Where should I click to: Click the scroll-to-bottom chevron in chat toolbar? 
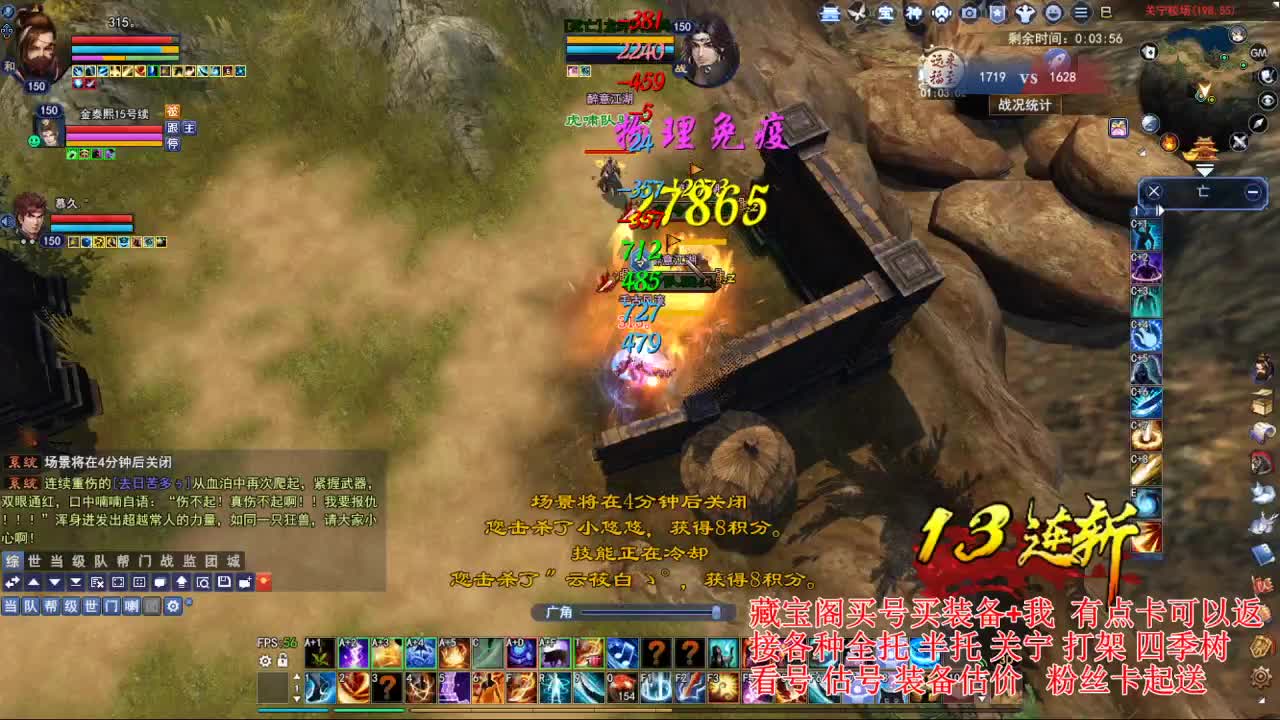point(75,582)
